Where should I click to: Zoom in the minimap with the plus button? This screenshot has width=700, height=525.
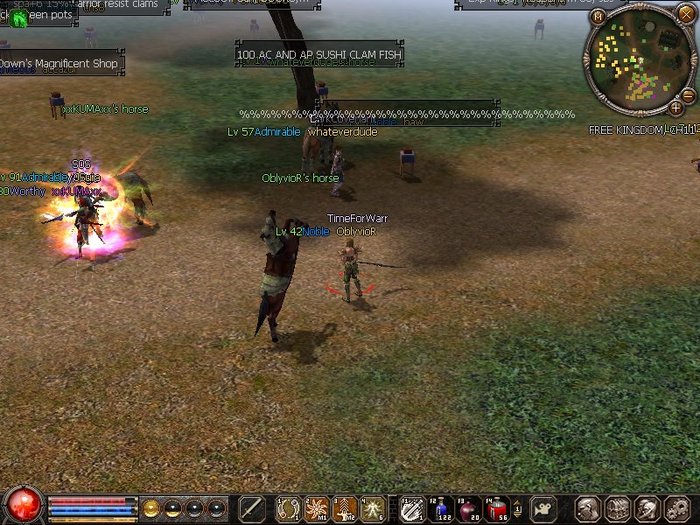(x=676, y=107)
